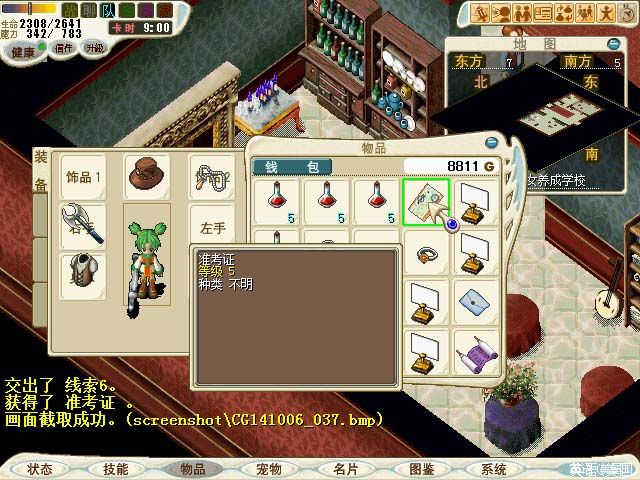Click the 健康 health button
640x480 pixels.
coord(22,48)
